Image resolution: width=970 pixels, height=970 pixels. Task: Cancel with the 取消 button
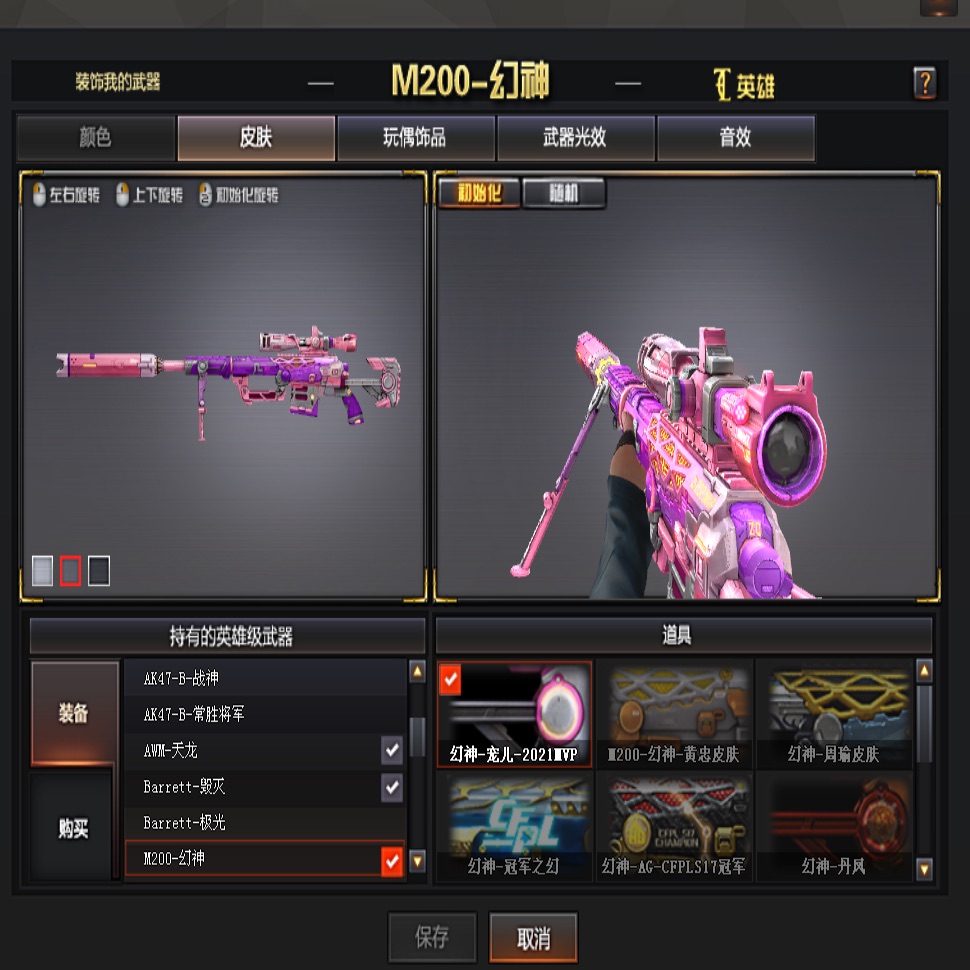click(533, 938)
